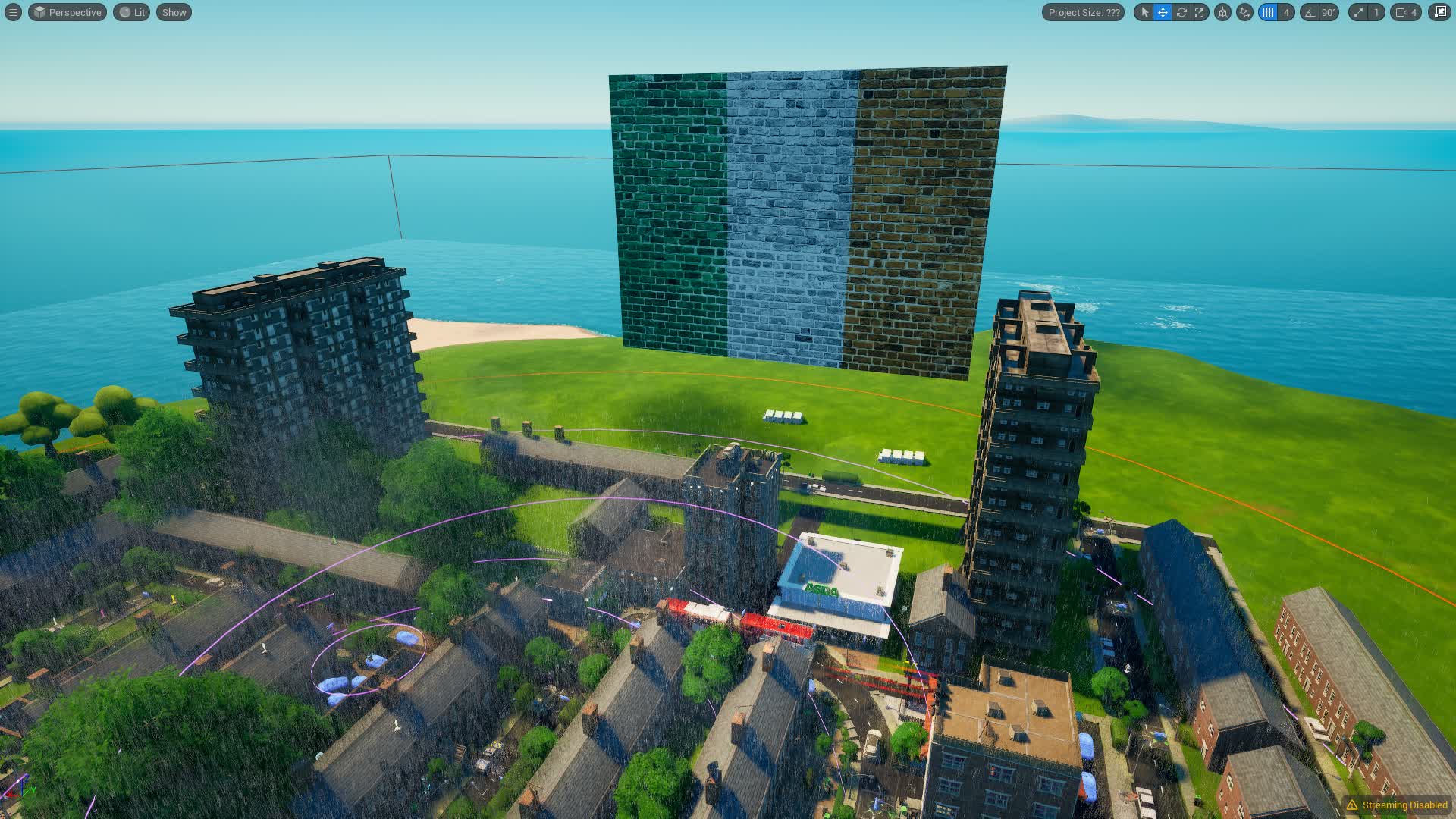The height and width of the screenshot is (819, 1456).
Task: Open the maximize viewport layout icon
Action: [1443, 12]
